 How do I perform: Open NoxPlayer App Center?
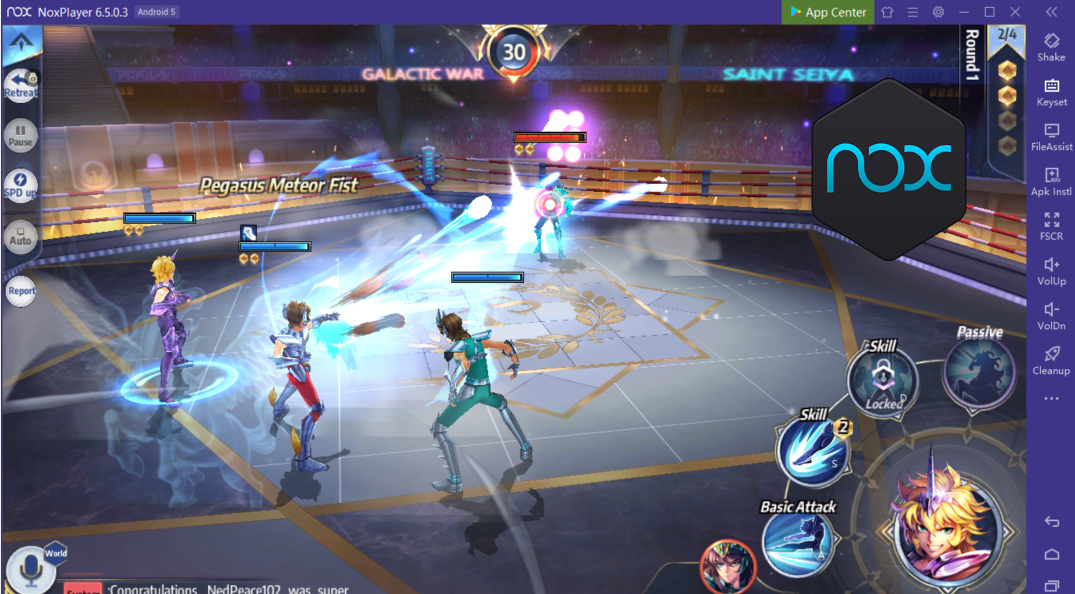[828, 12]
